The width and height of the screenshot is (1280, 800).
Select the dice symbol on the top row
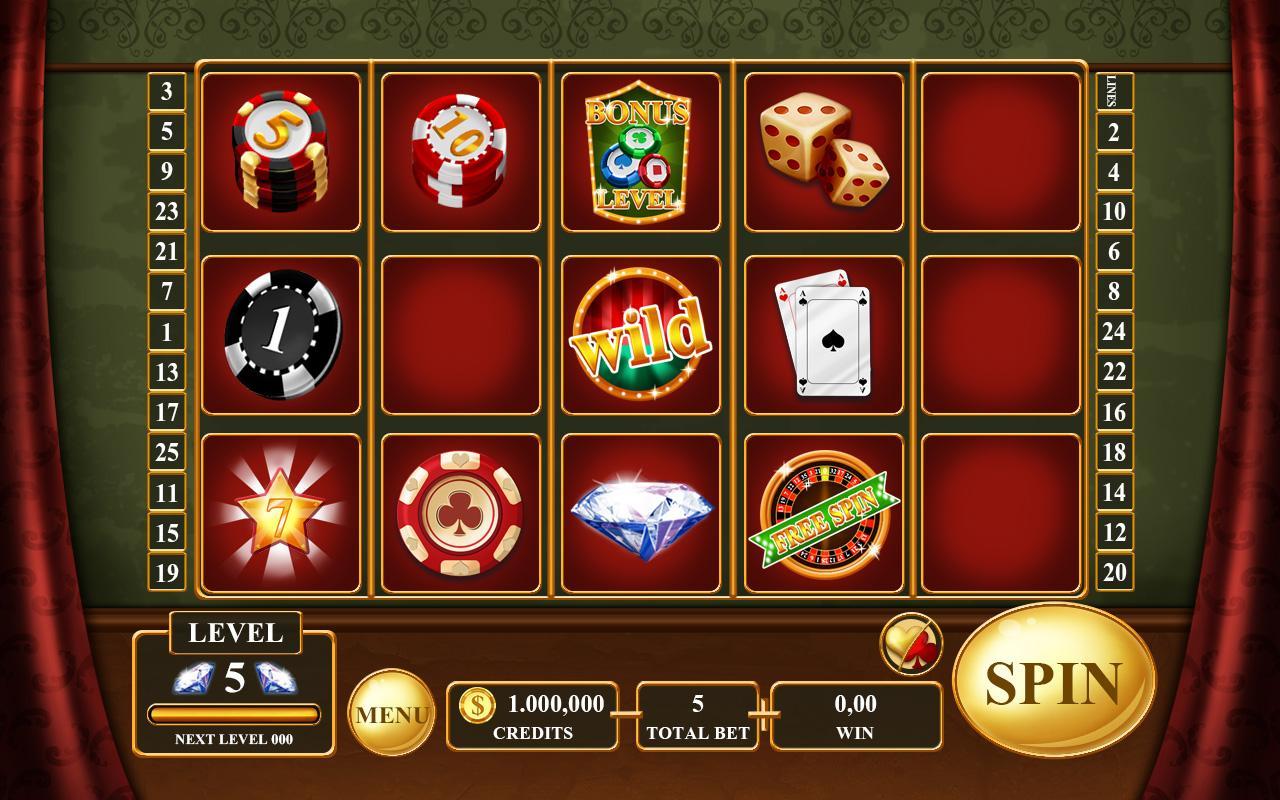[823, 150]
